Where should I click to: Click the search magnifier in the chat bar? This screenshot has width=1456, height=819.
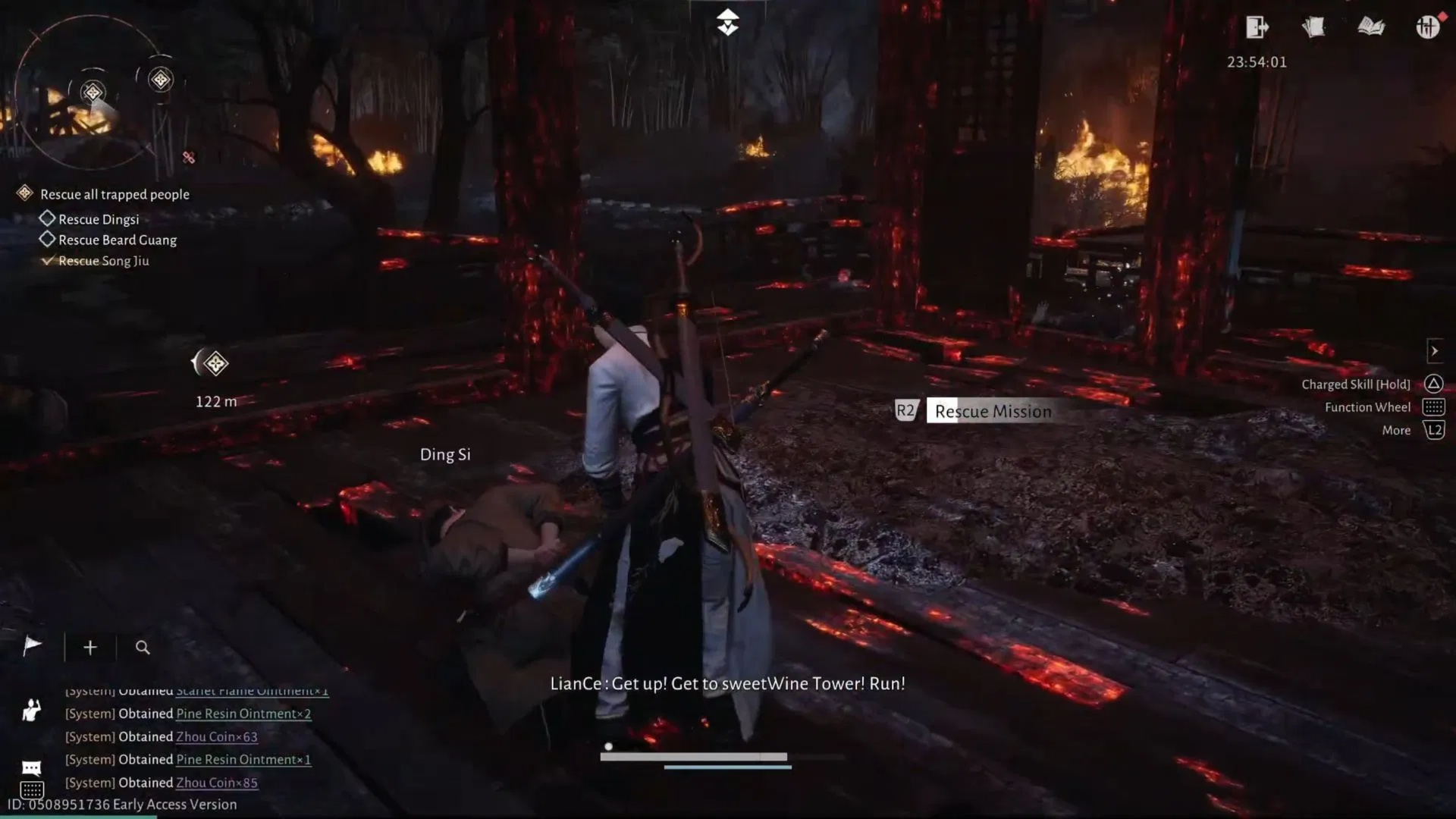pyautogui.click(x=142, y=648)
